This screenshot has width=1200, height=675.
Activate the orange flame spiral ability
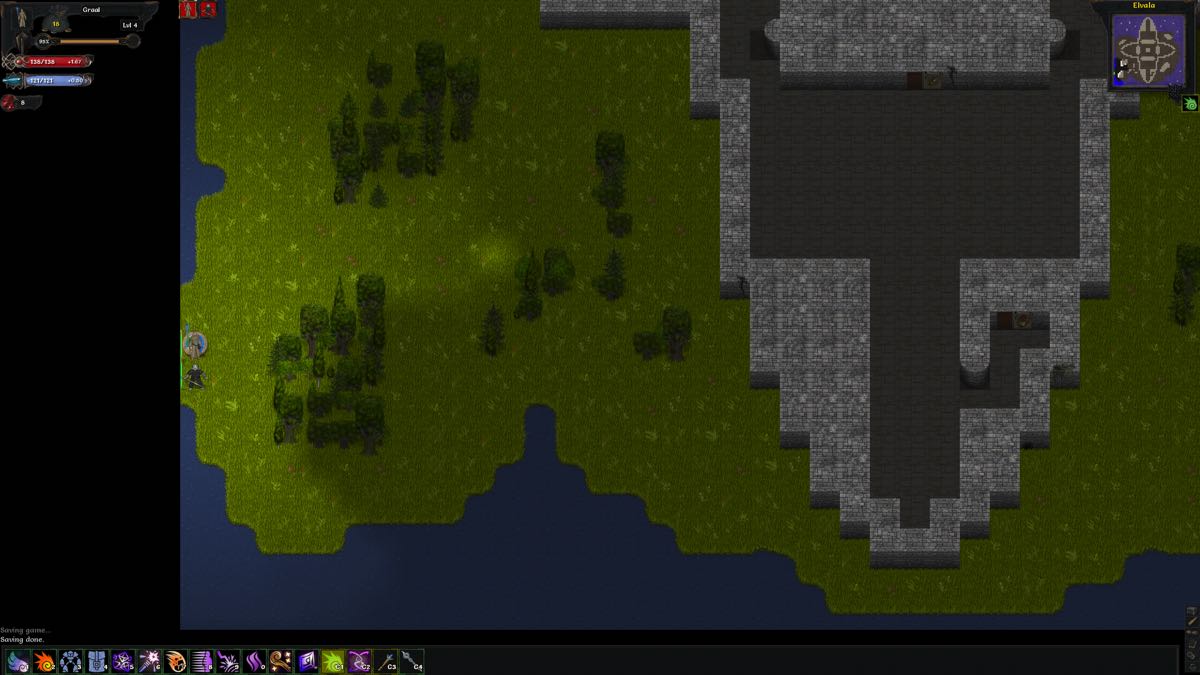tap(44, 661)
